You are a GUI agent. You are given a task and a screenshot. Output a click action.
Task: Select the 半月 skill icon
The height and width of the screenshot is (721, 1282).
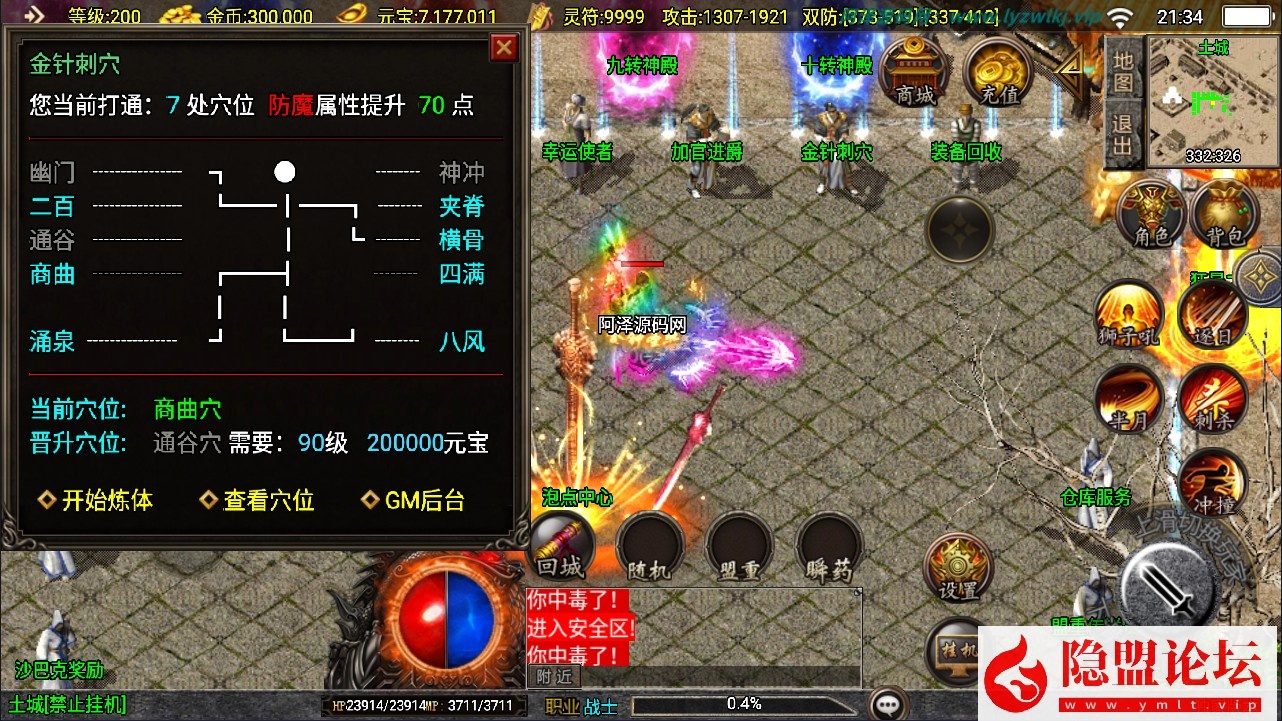(x=1128, y=400)
